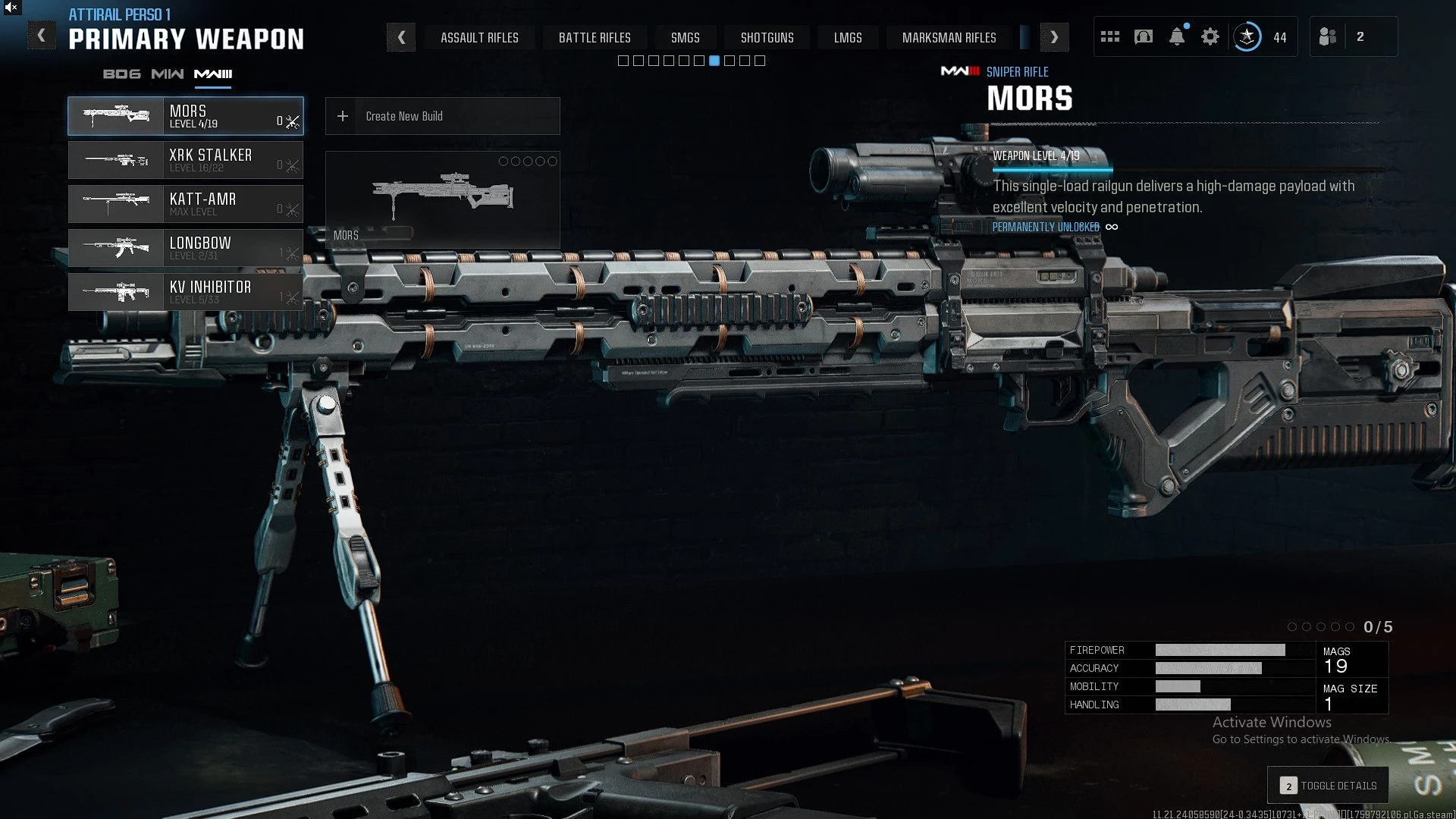Create a new build

[442, 116]
